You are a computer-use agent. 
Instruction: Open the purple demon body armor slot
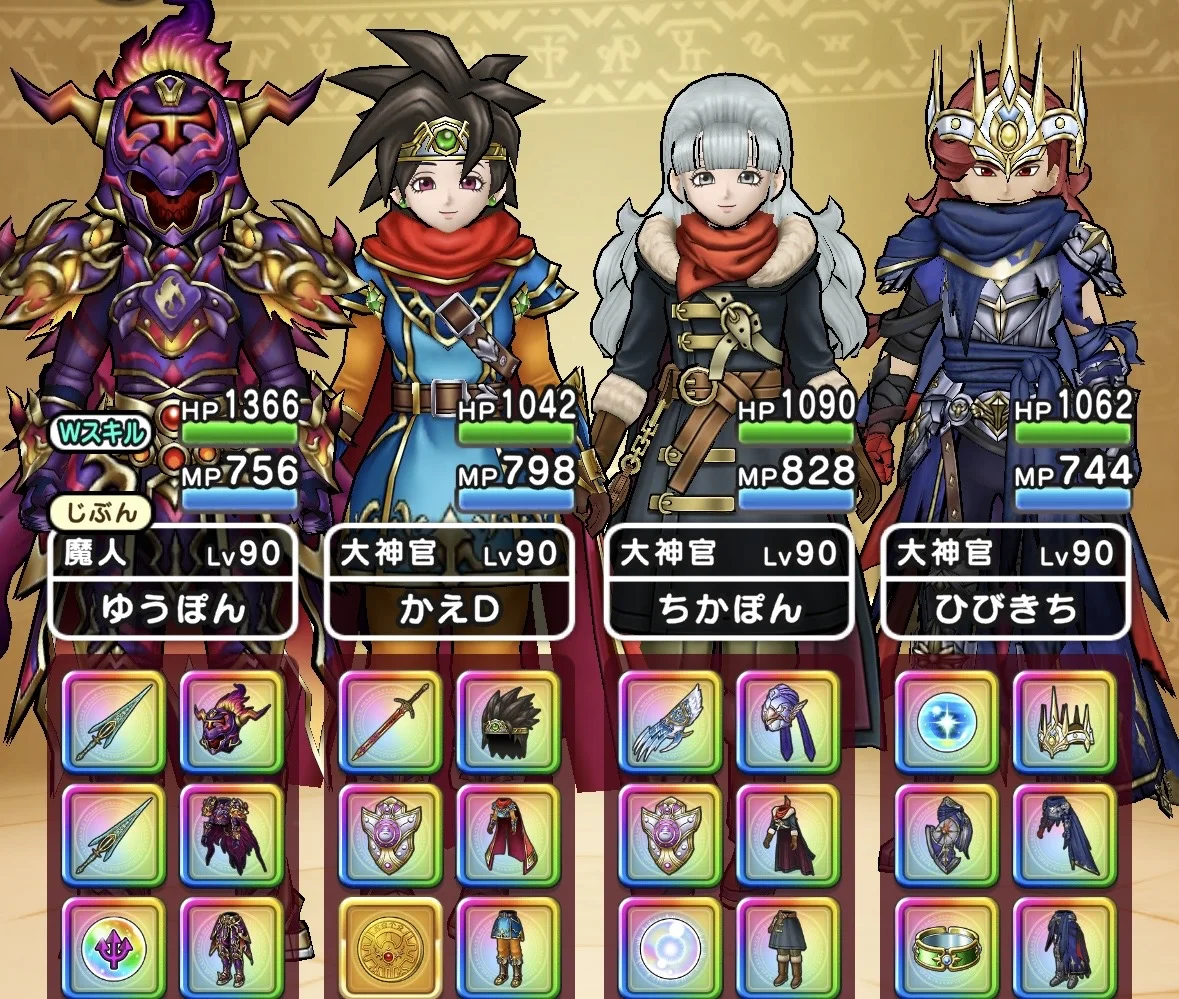pyautogui.click(x=231, y=835)
